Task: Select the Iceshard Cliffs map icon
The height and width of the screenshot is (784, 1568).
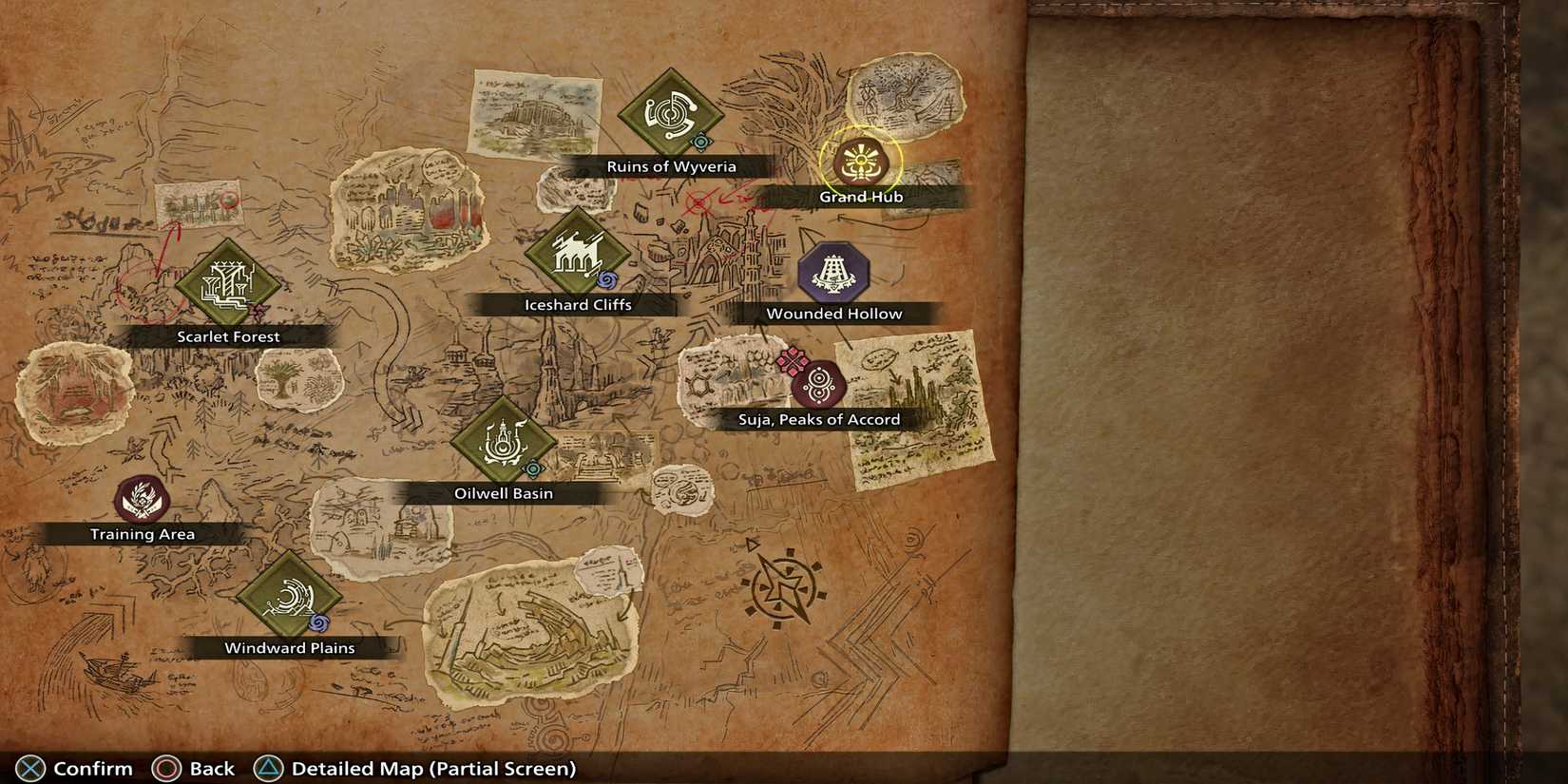Action: tap(579, 253)
